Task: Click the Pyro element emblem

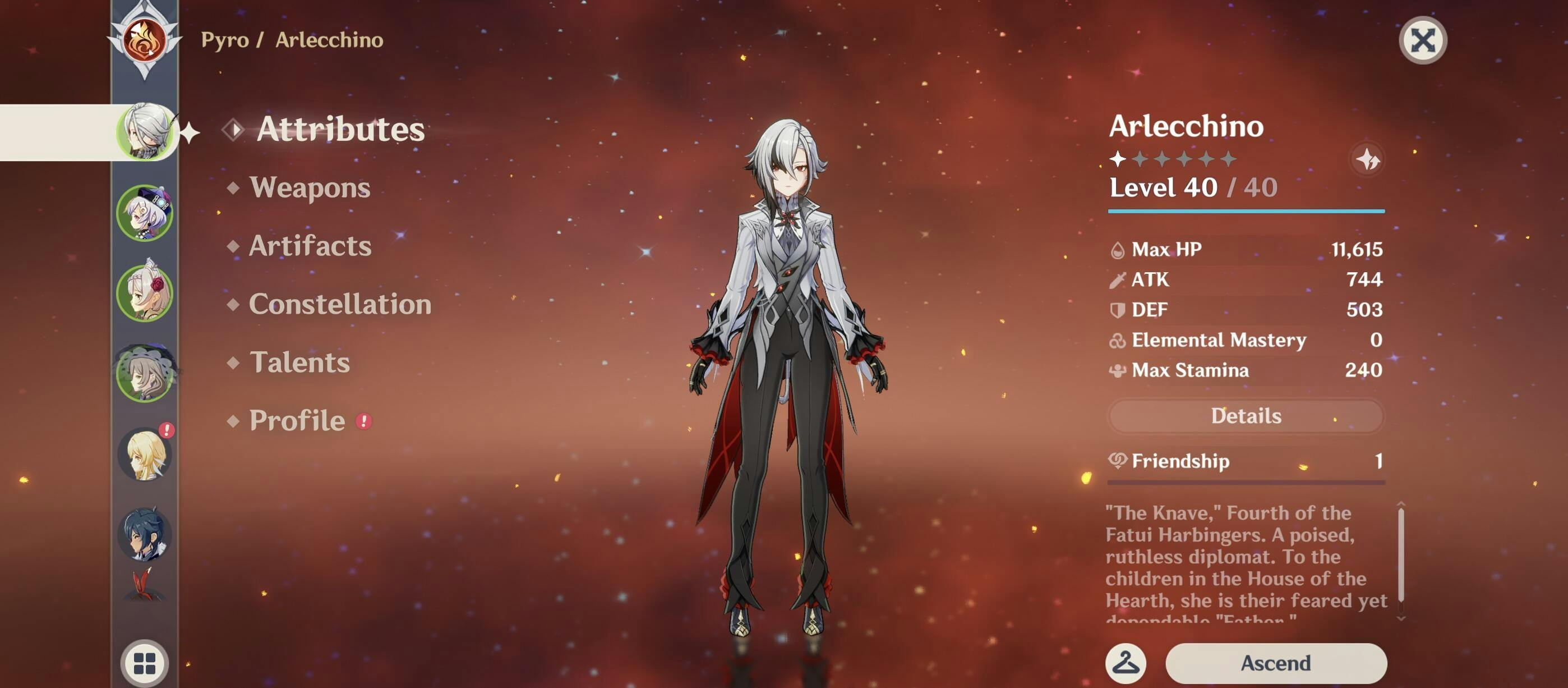Action: pos(144,40)
